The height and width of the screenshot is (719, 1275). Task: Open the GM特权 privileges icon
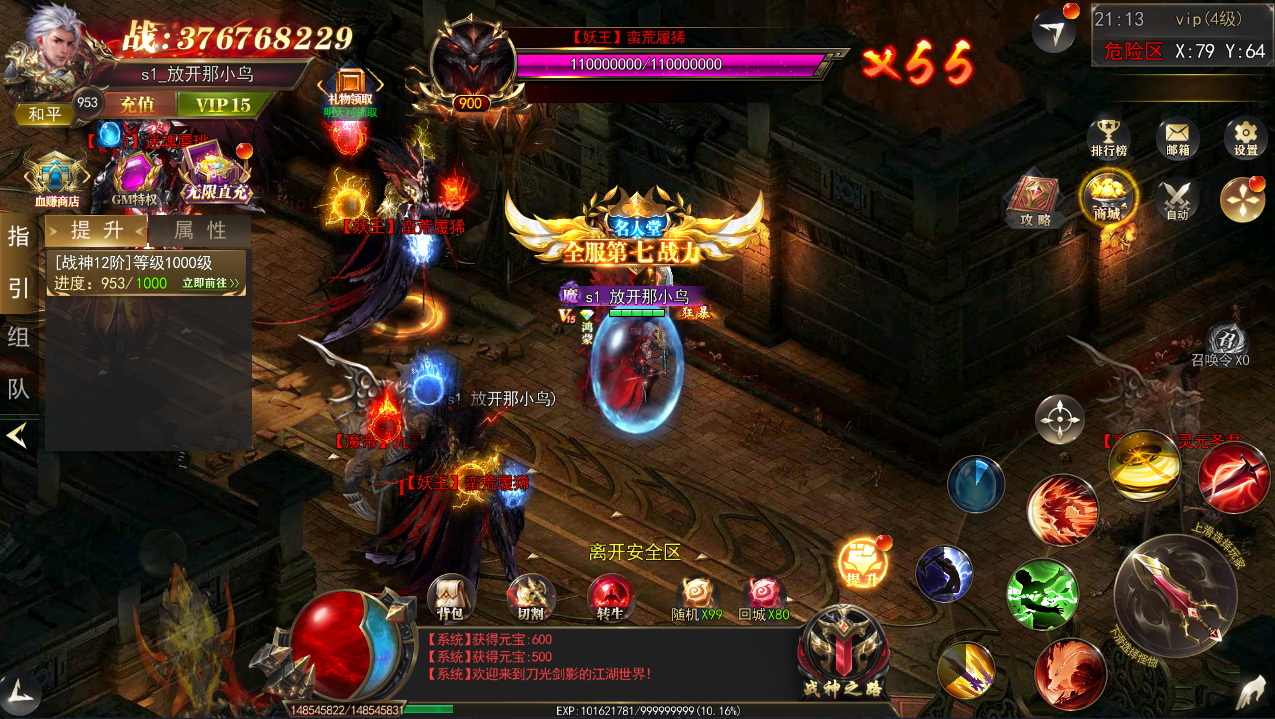click(x=135, y=178)
